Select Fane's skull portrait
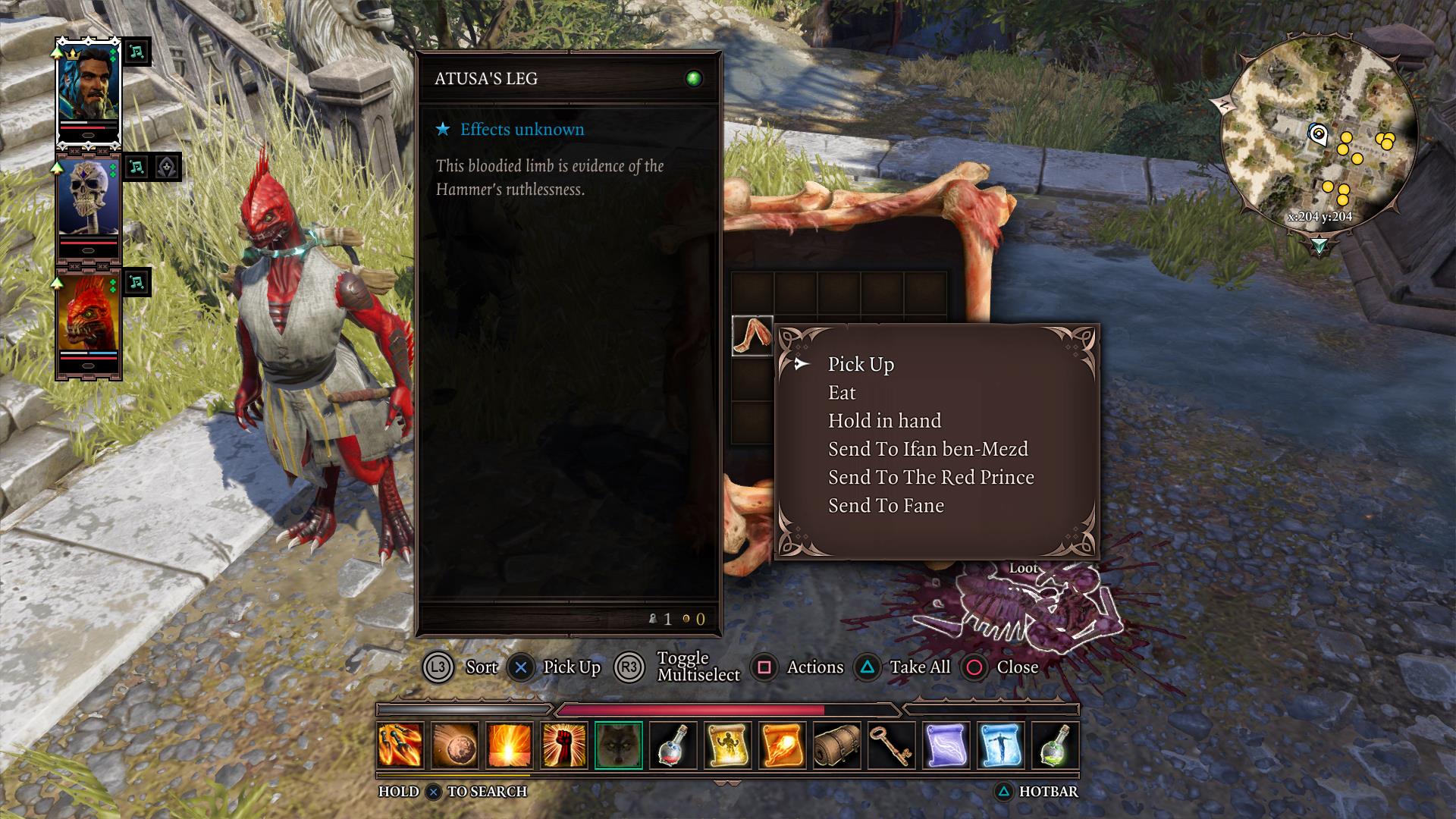 coord(89,206)
